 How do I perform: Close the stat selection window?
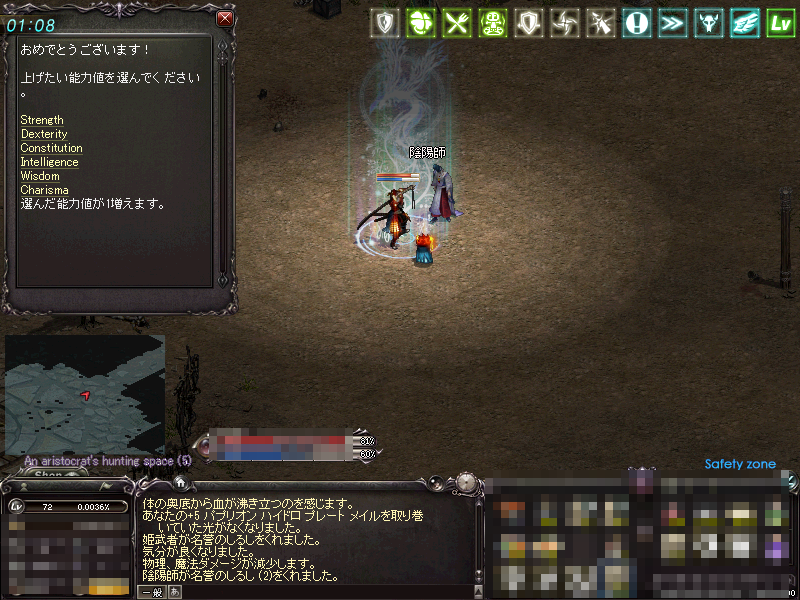[x=225, y=18]
